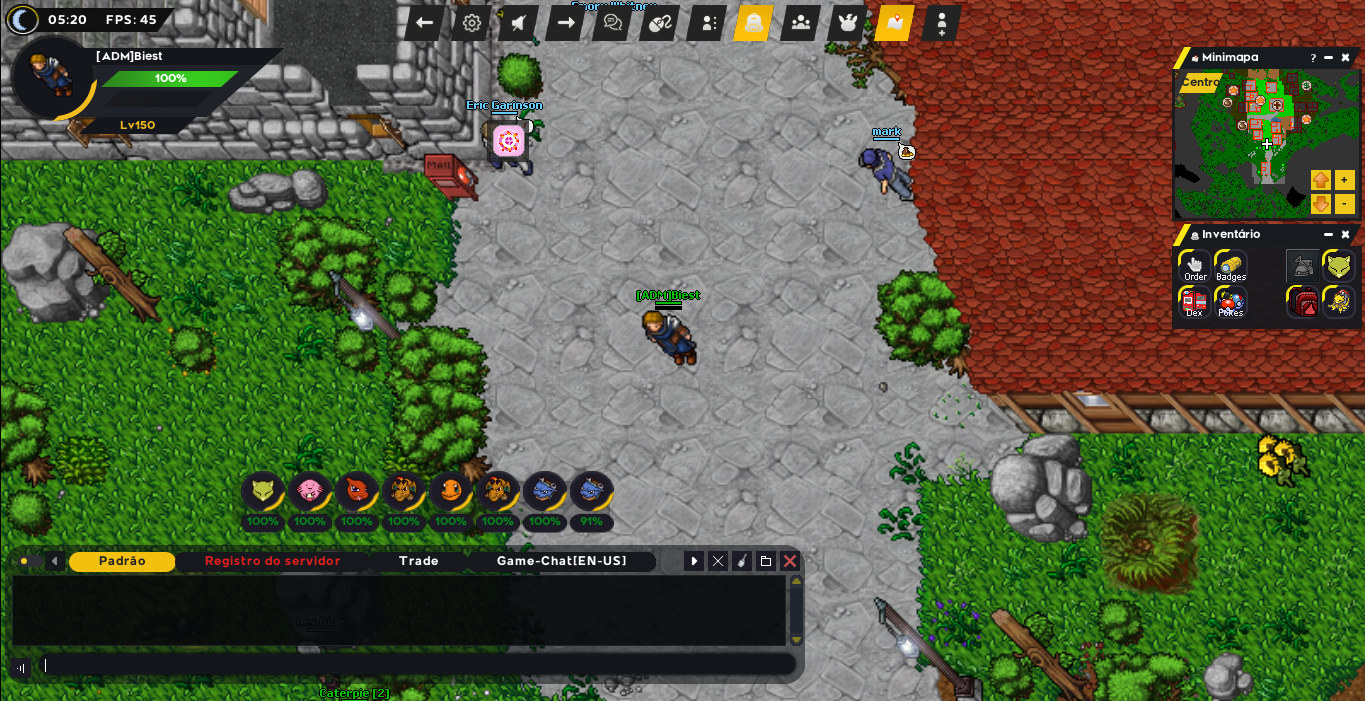Toggle the sound mute speaker icon

519,23
